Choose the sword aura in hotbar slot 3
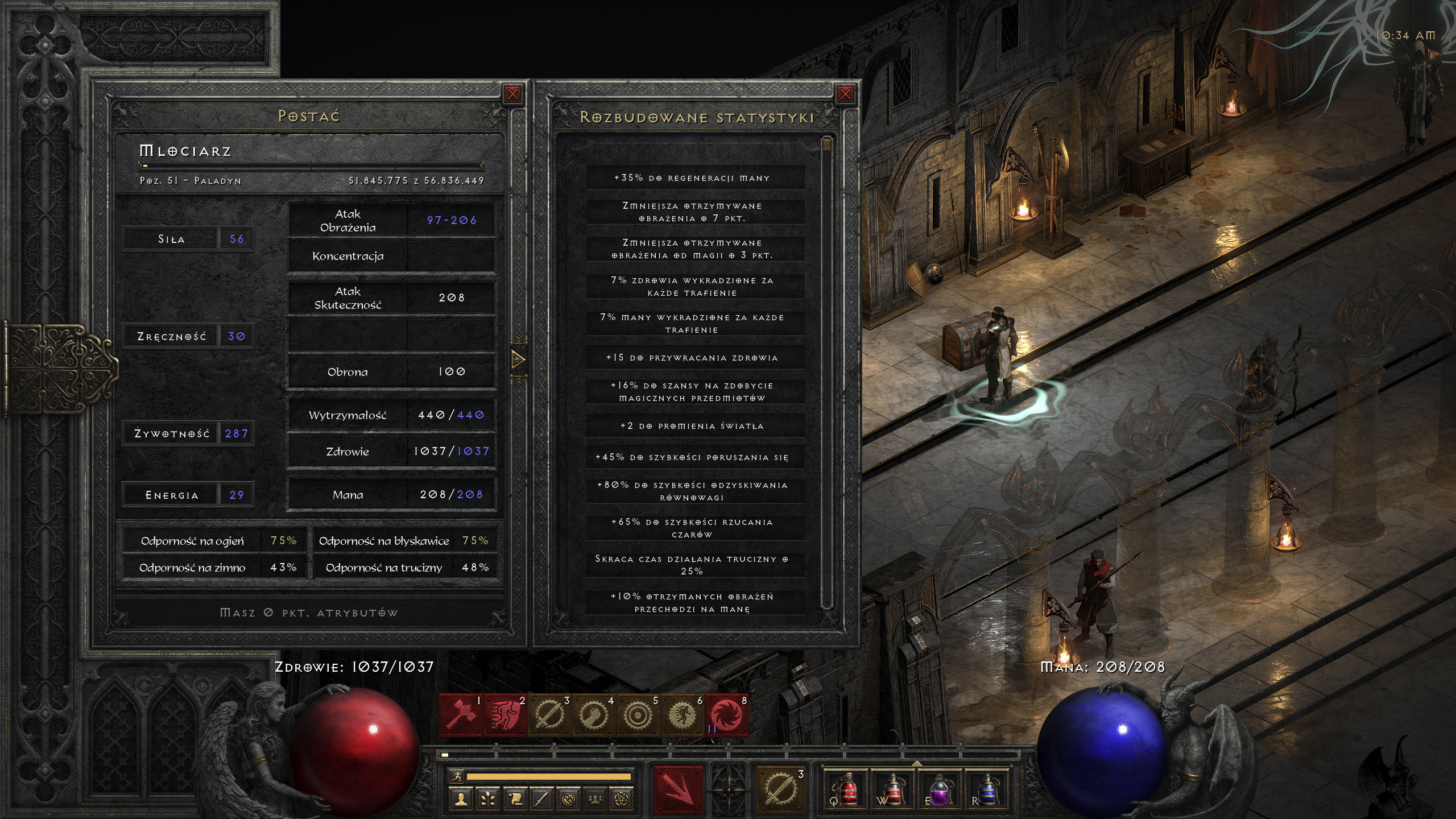Viewport: 1456px width, 819px height. pos(549,715)
